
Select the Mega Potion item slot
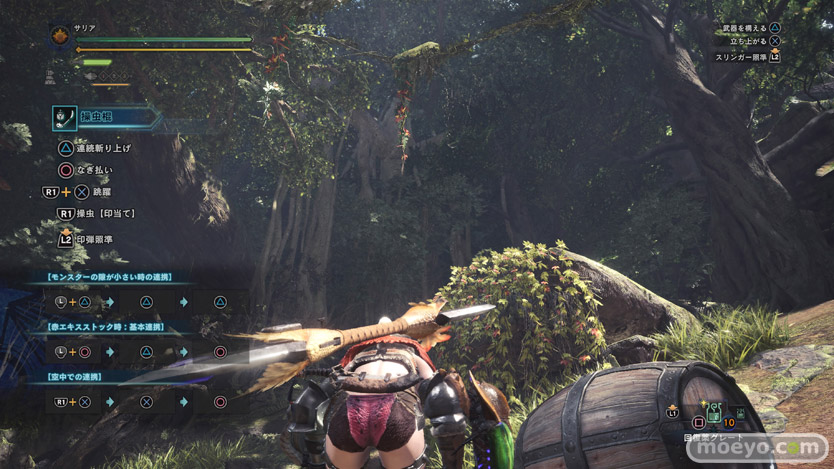[714, 413]
